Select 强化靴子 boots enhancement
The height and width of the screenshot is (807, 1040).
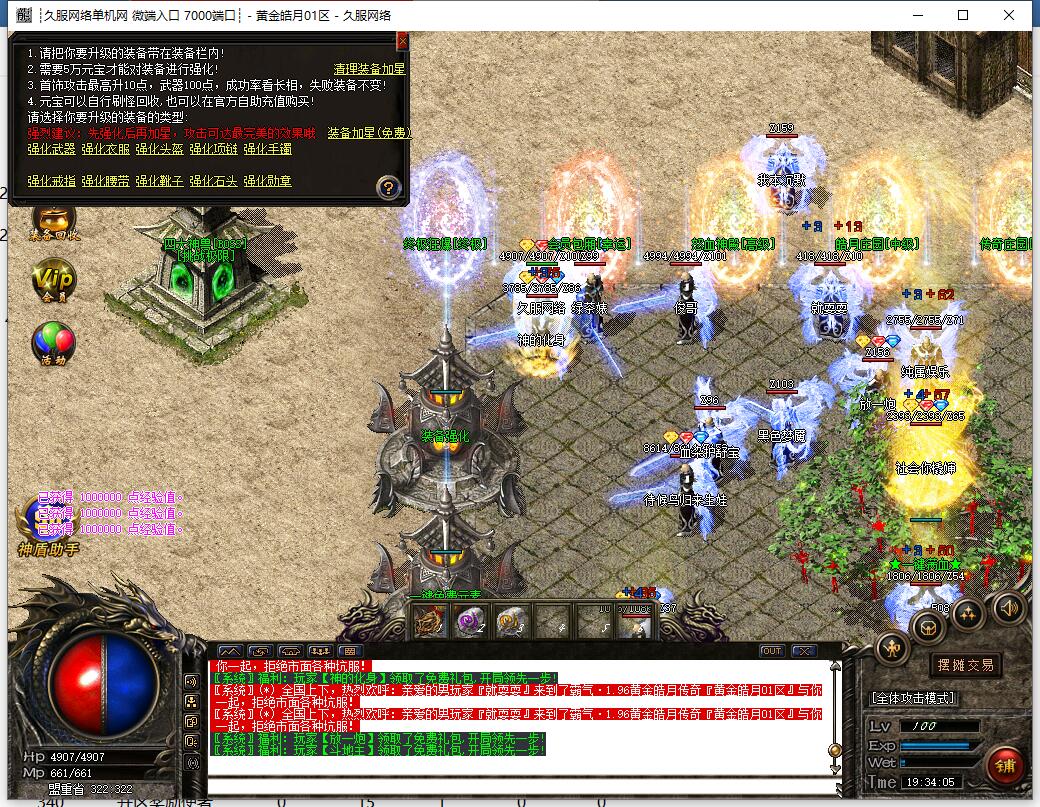(159, 181)
